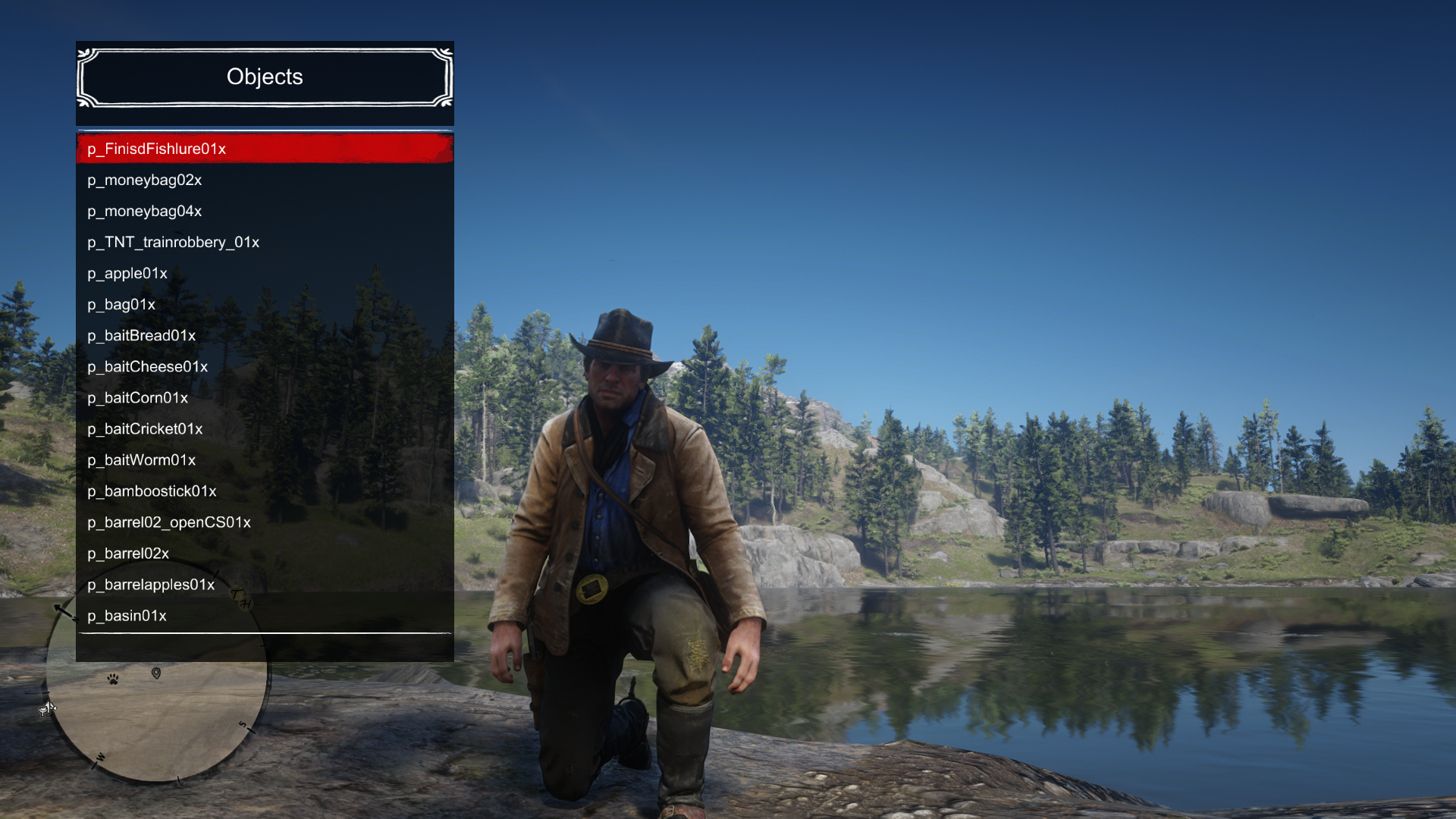Pick the p_TNT_trainrobbery_01x entry
The image size is (1456, 819).
(265, 242)
